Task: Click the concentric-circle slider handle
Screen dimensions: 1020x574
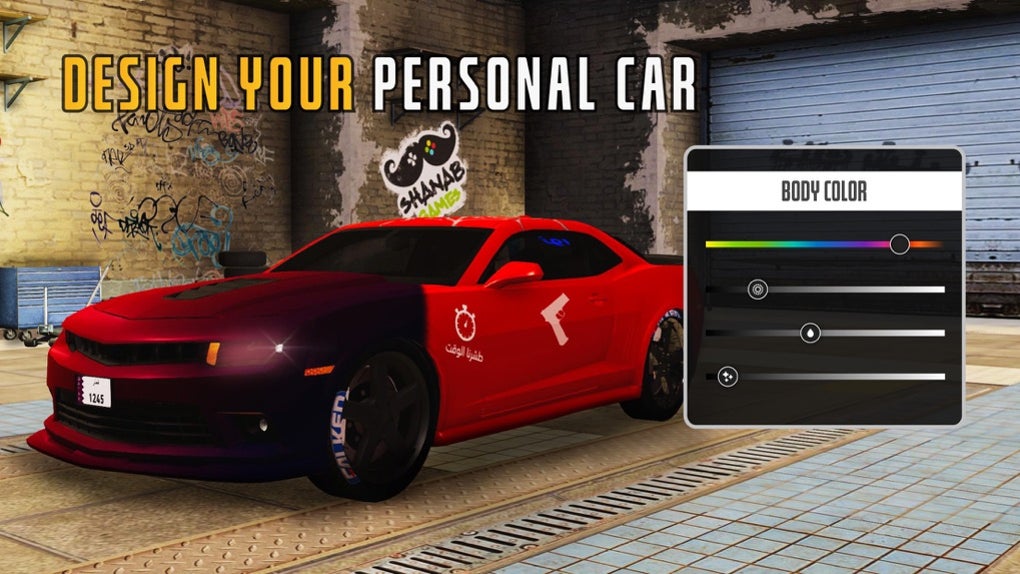Action: tap(758, 290)
